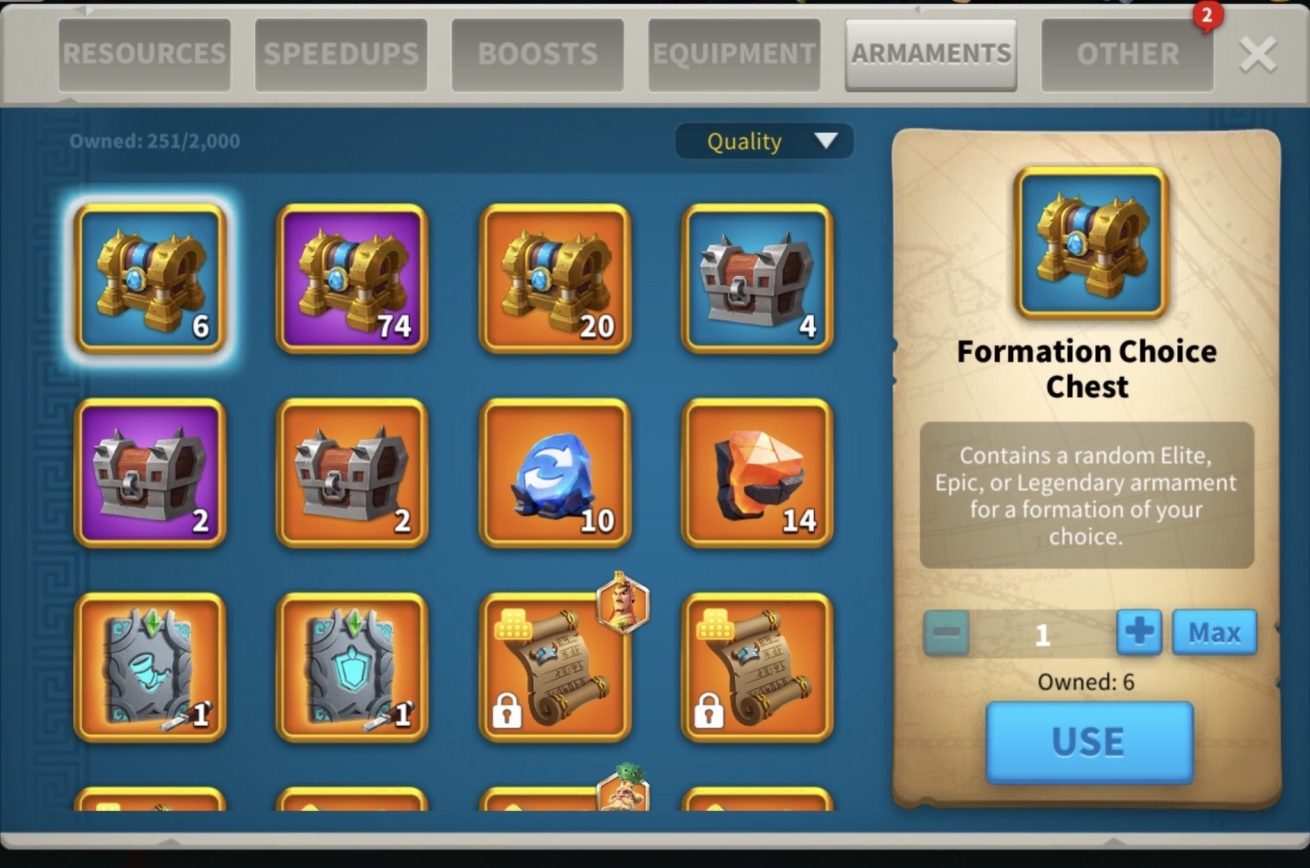Show the Equipment tab
Viewport: 1310px width, 868px height.
[734, 54]
